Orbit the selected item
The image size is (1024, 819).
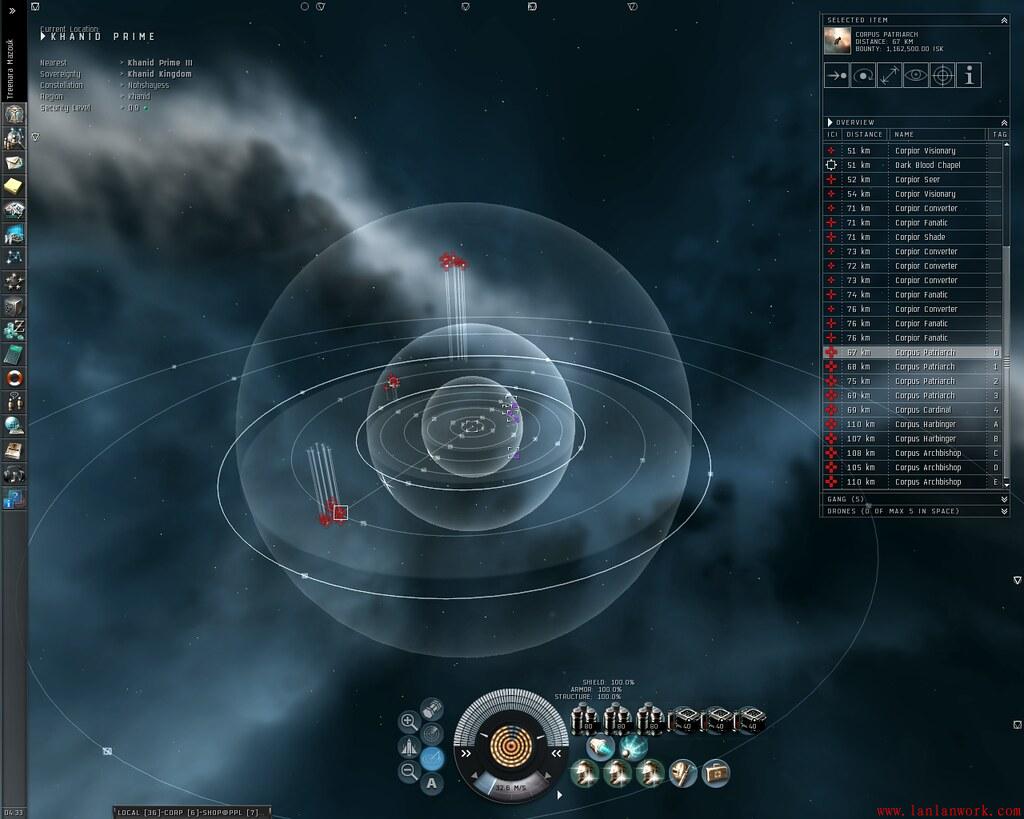(863, 75)
